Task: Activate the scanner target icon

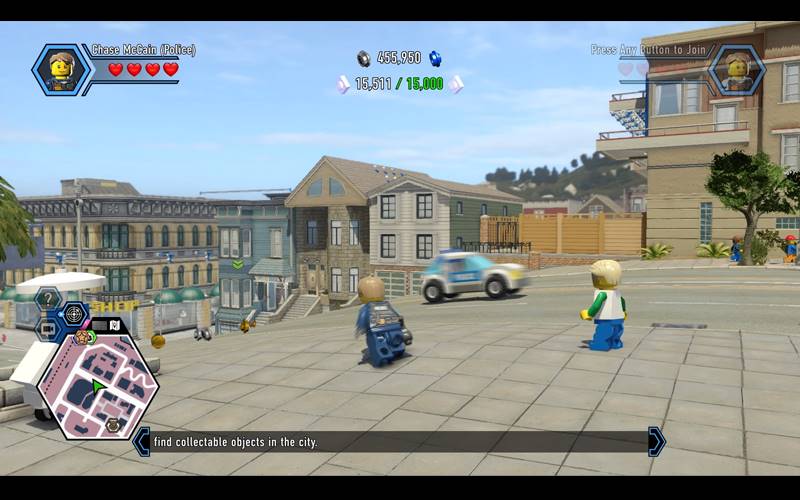Action: pyautogui.click(x=74, y=314)
